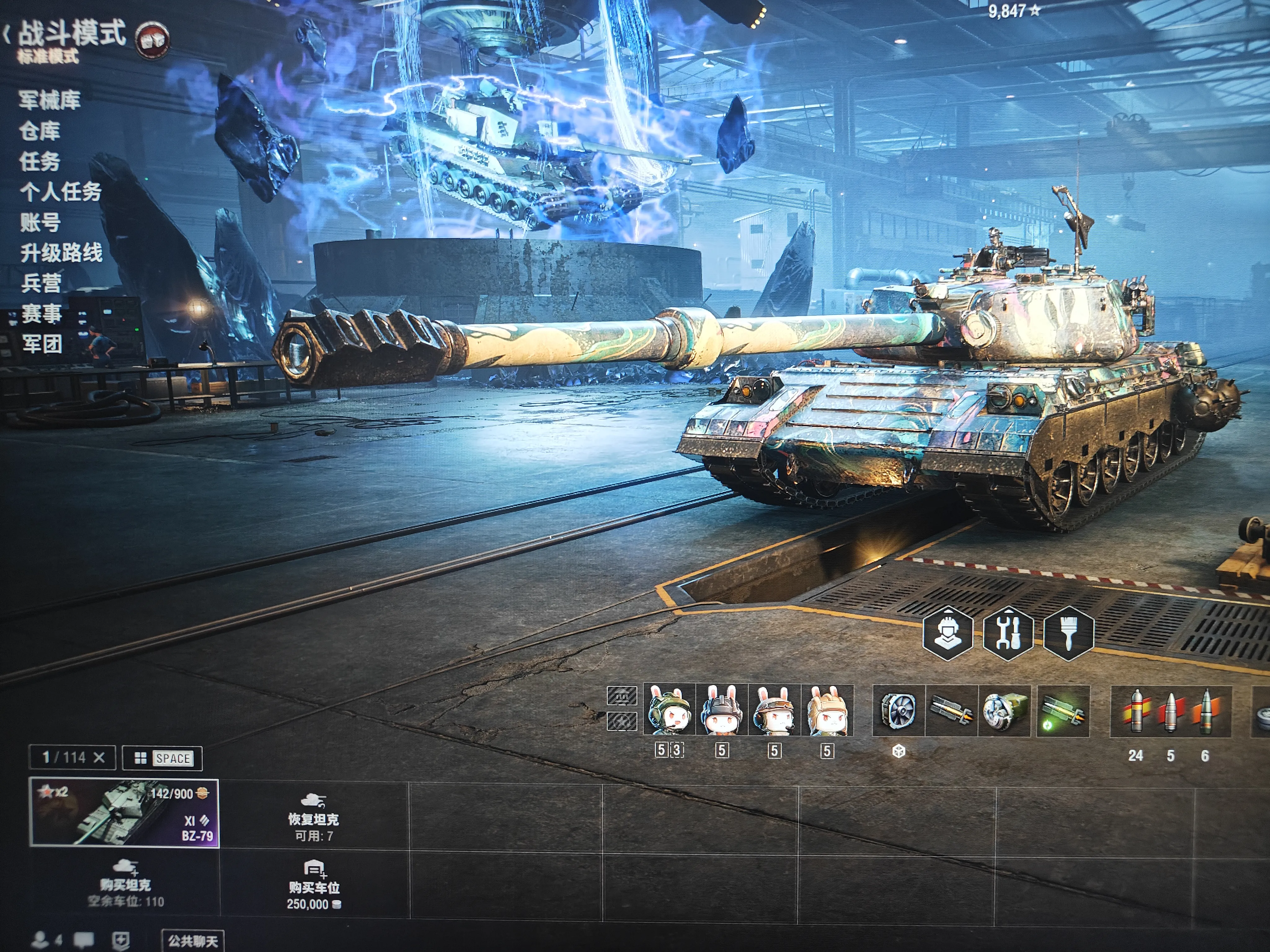This screenshot has height=952, width=1270.
Task: Select the green-helmet rabbit commander crew slot
Action: (x=669, y=710)
